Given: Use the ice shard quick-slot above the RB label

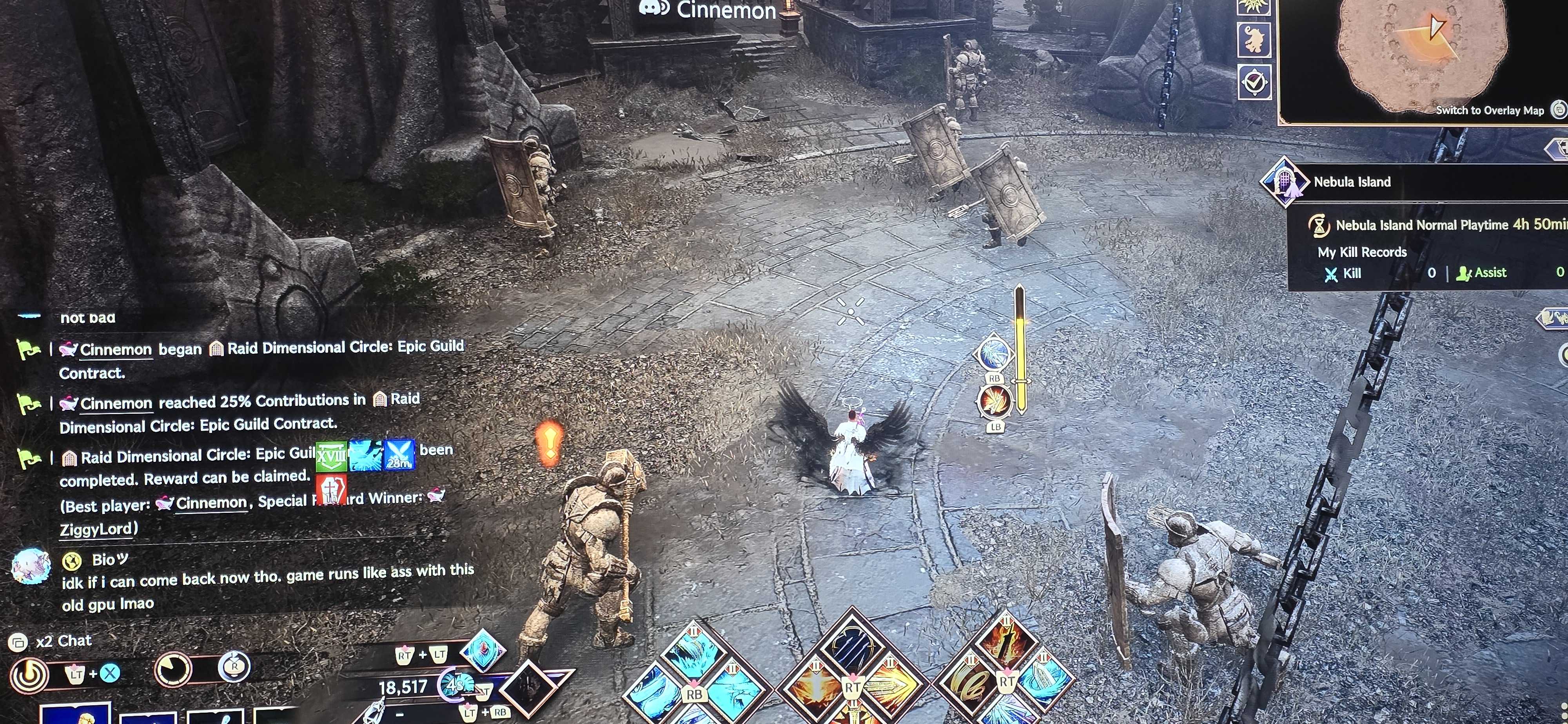Looking at the screenshot, I should 993,353.
